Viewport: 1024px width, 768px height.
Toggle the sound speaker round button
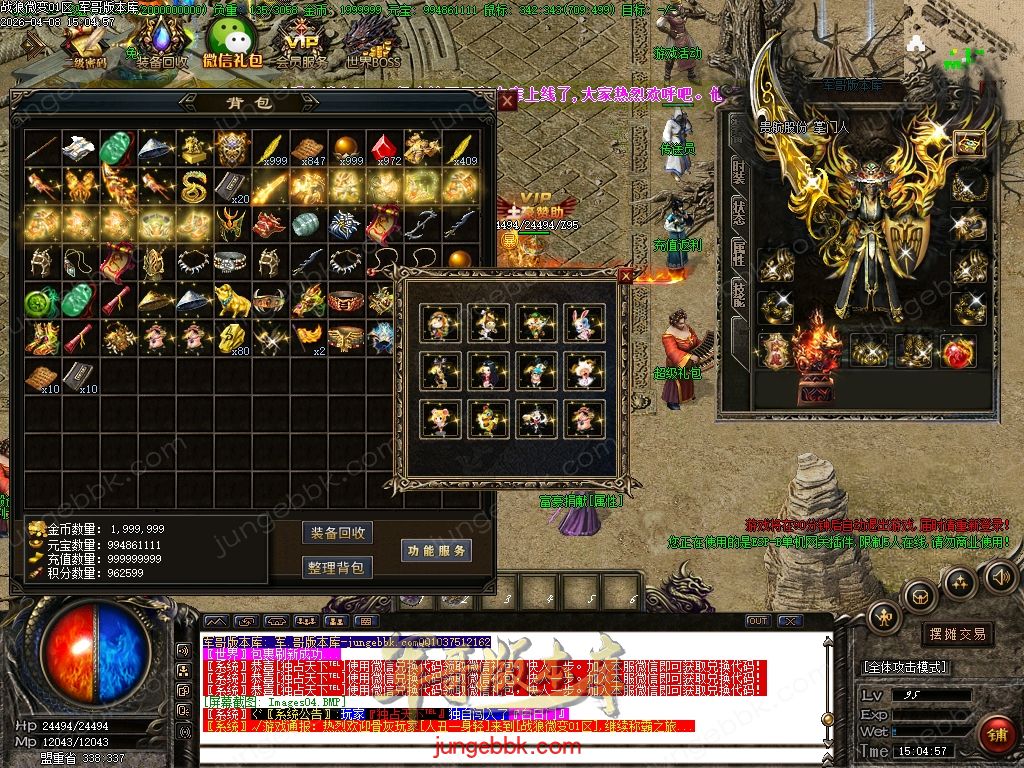(x=999, y=576)
